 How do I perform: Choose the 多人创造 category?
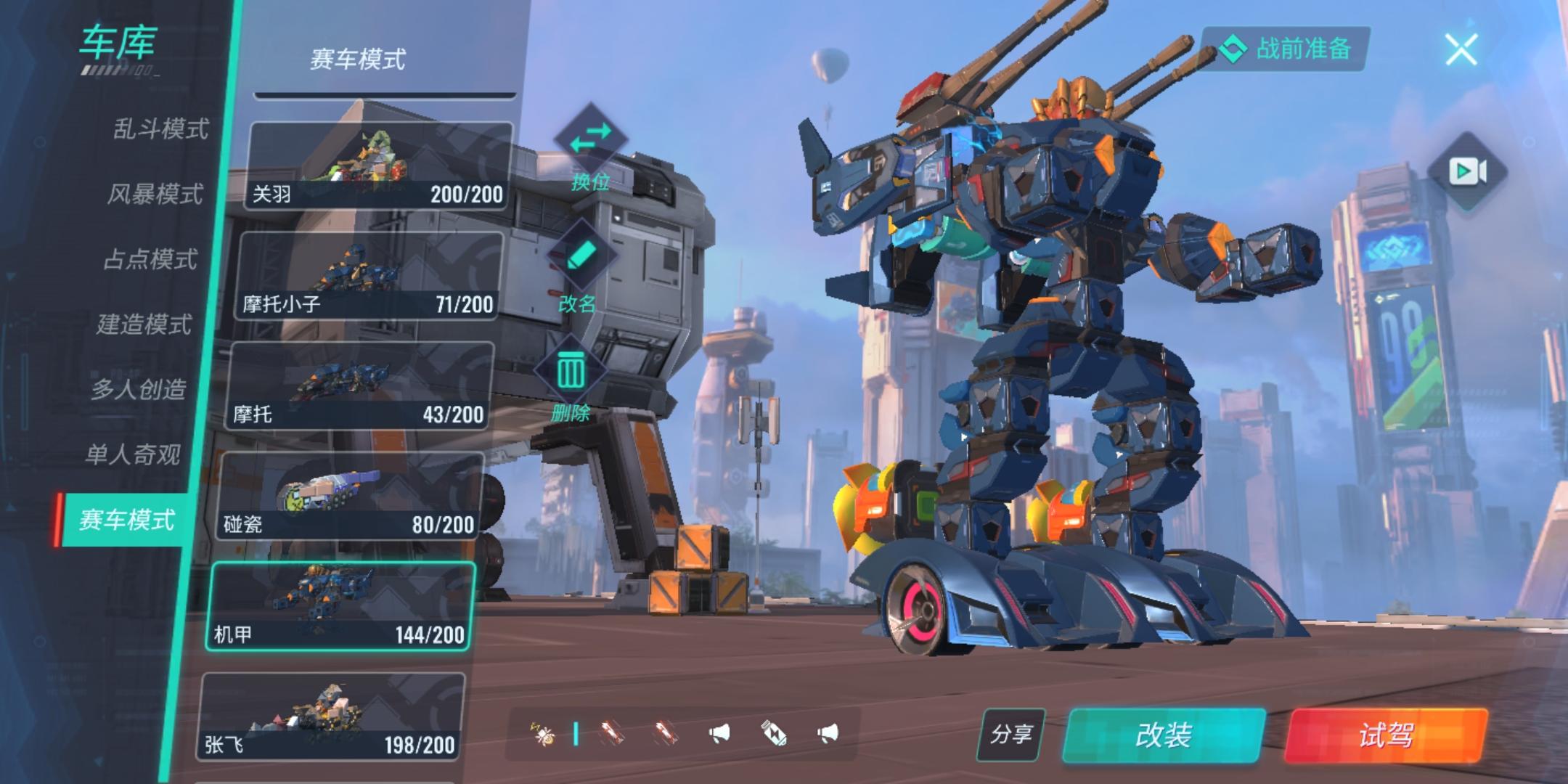pos(138,389)
